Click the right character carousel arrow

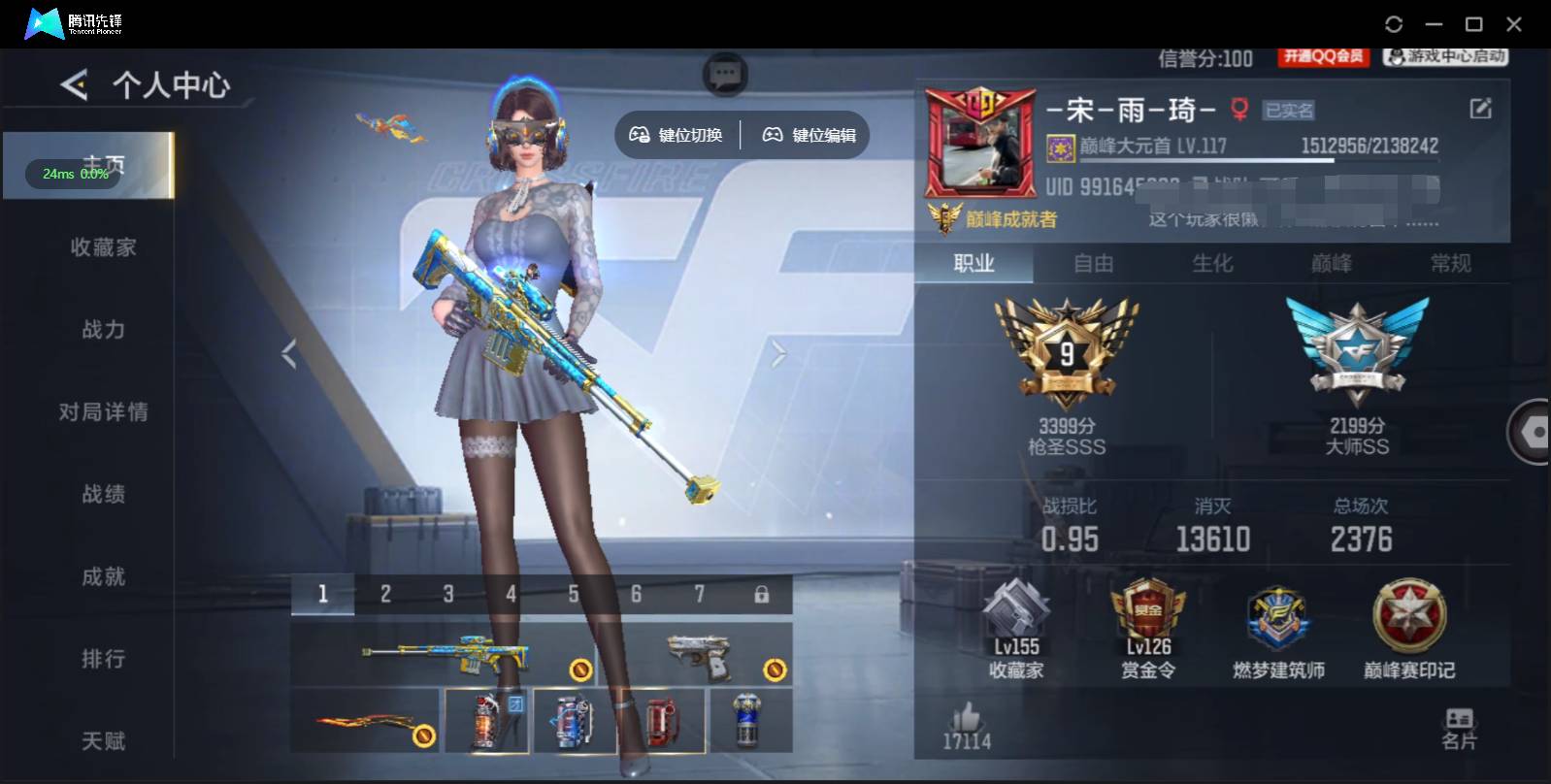(x=776, y=352)
